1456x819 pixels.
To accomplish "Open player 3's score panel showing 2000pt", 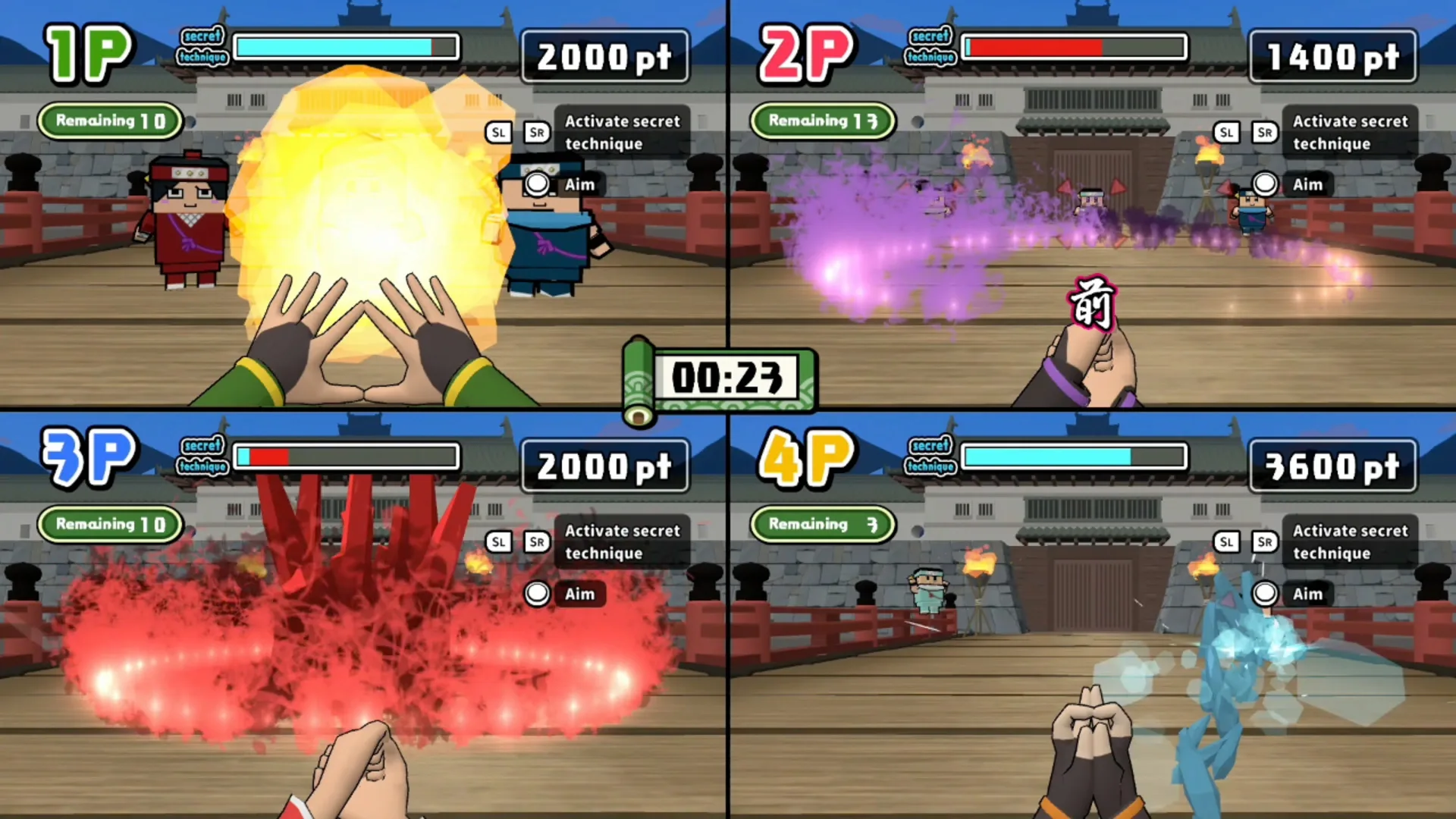I will [x=605, y=465].
